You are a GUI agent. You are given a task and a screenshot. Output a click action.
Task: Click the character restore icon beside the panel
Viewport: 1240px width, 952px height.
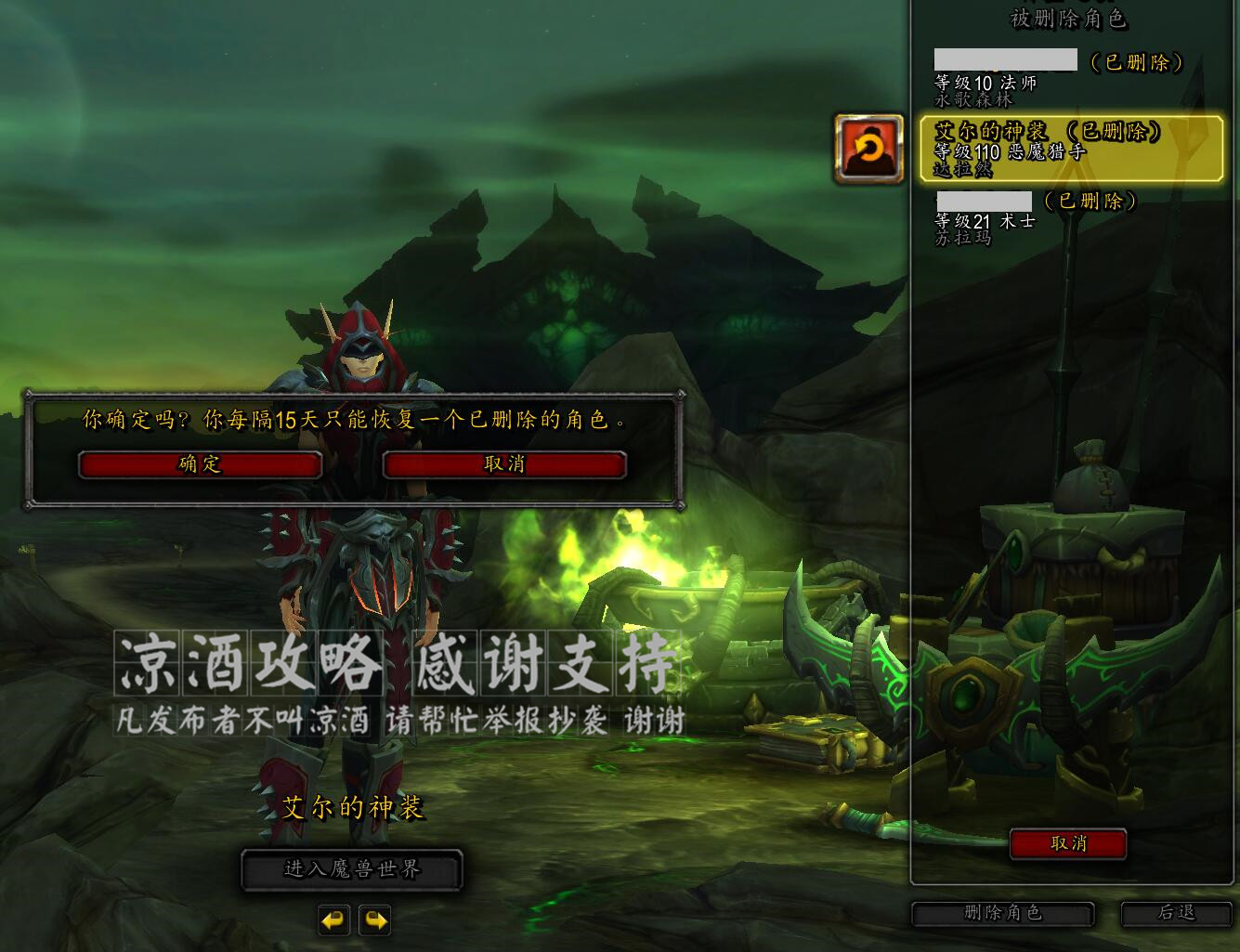pyautogui.click(x=868, y=150)
